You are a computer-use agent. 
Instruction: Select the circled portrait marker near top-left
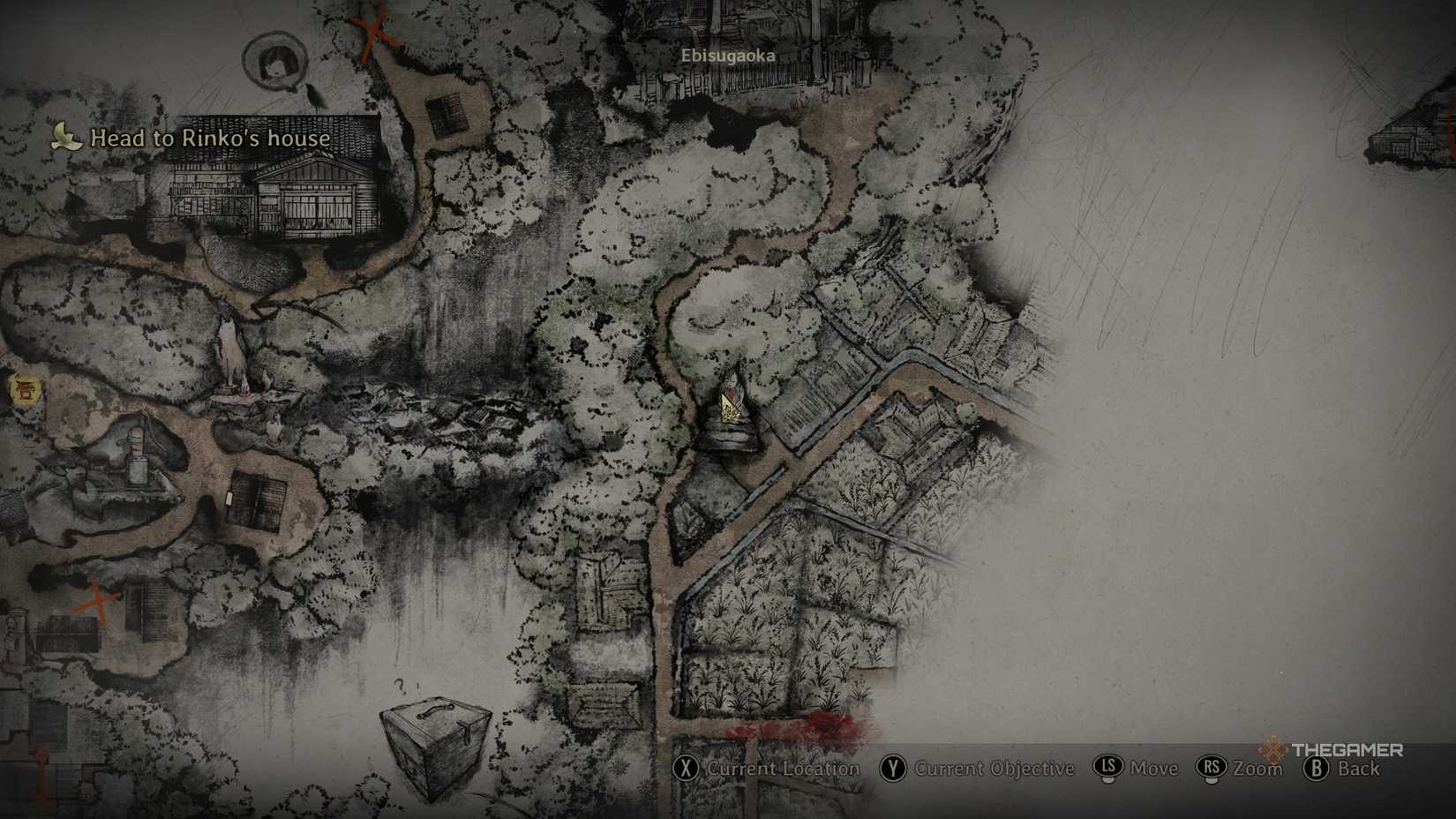274,62
